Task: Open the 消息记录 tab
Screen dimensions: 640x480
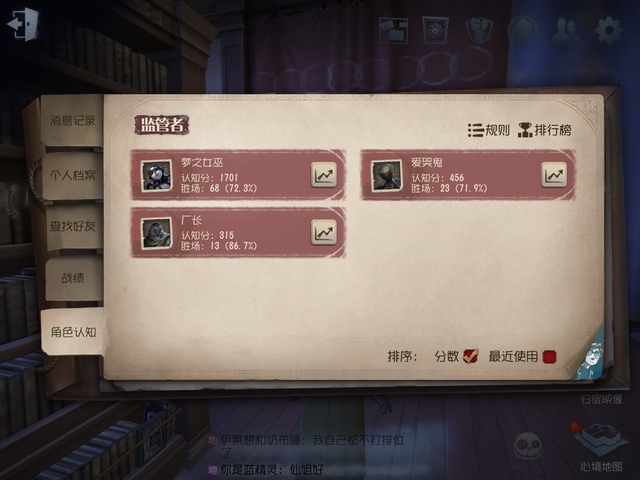Action: pos(72,121)
